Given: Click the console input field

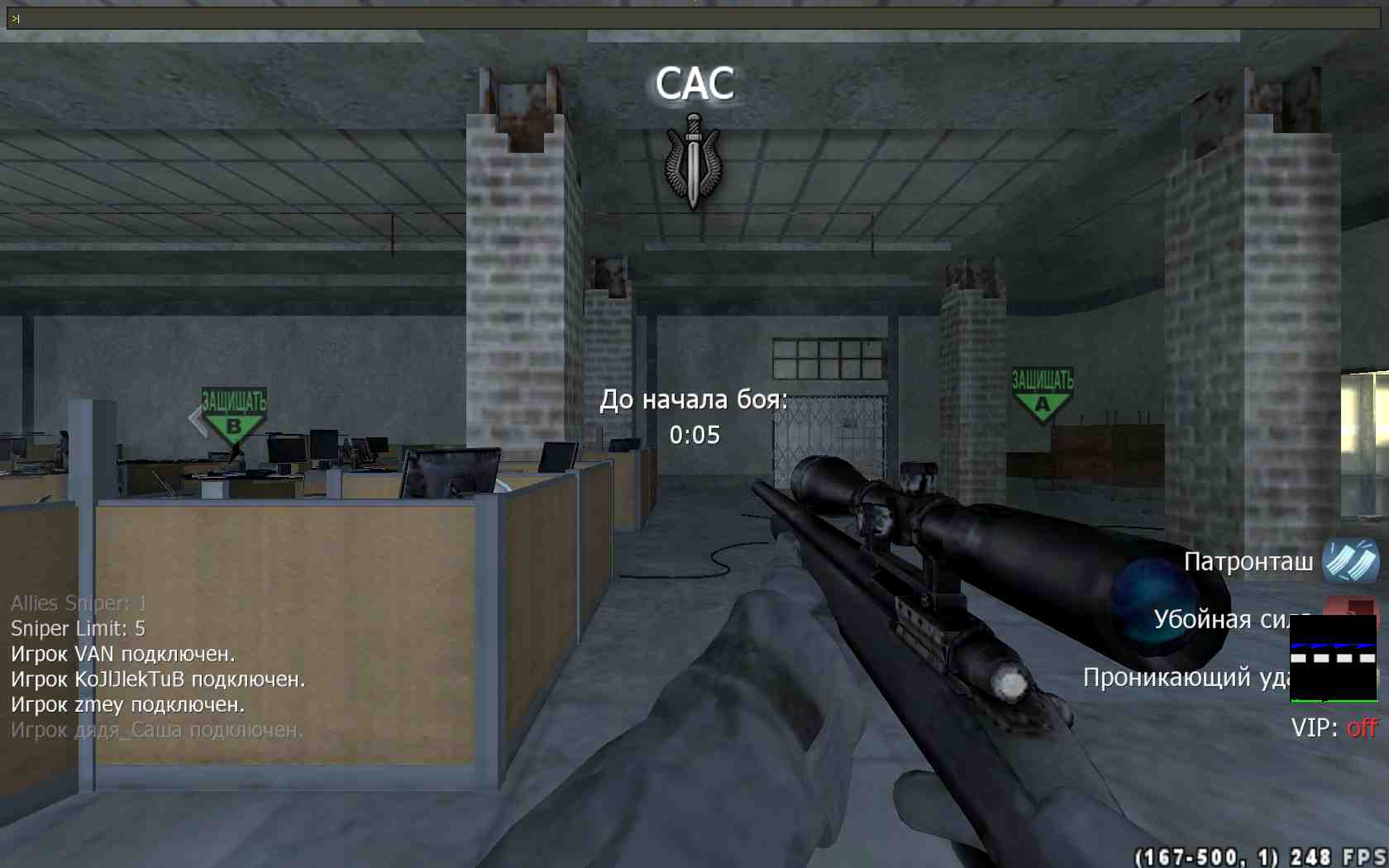Looking at the screenshot, I should click(x=694, y=18).
